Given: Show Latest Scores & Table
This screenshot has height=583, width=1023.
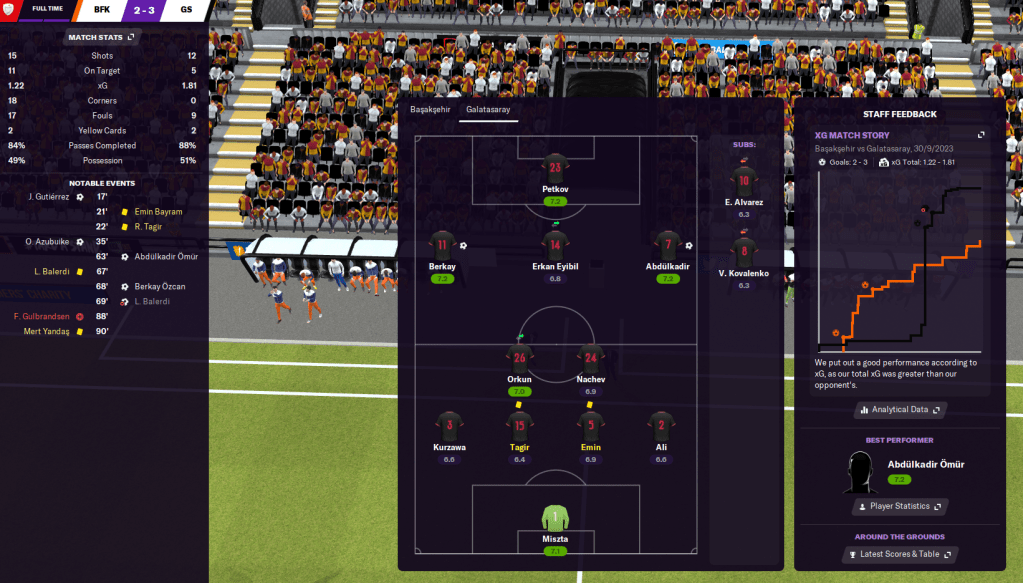Looking at the screenshot, I should click(899, 554).
